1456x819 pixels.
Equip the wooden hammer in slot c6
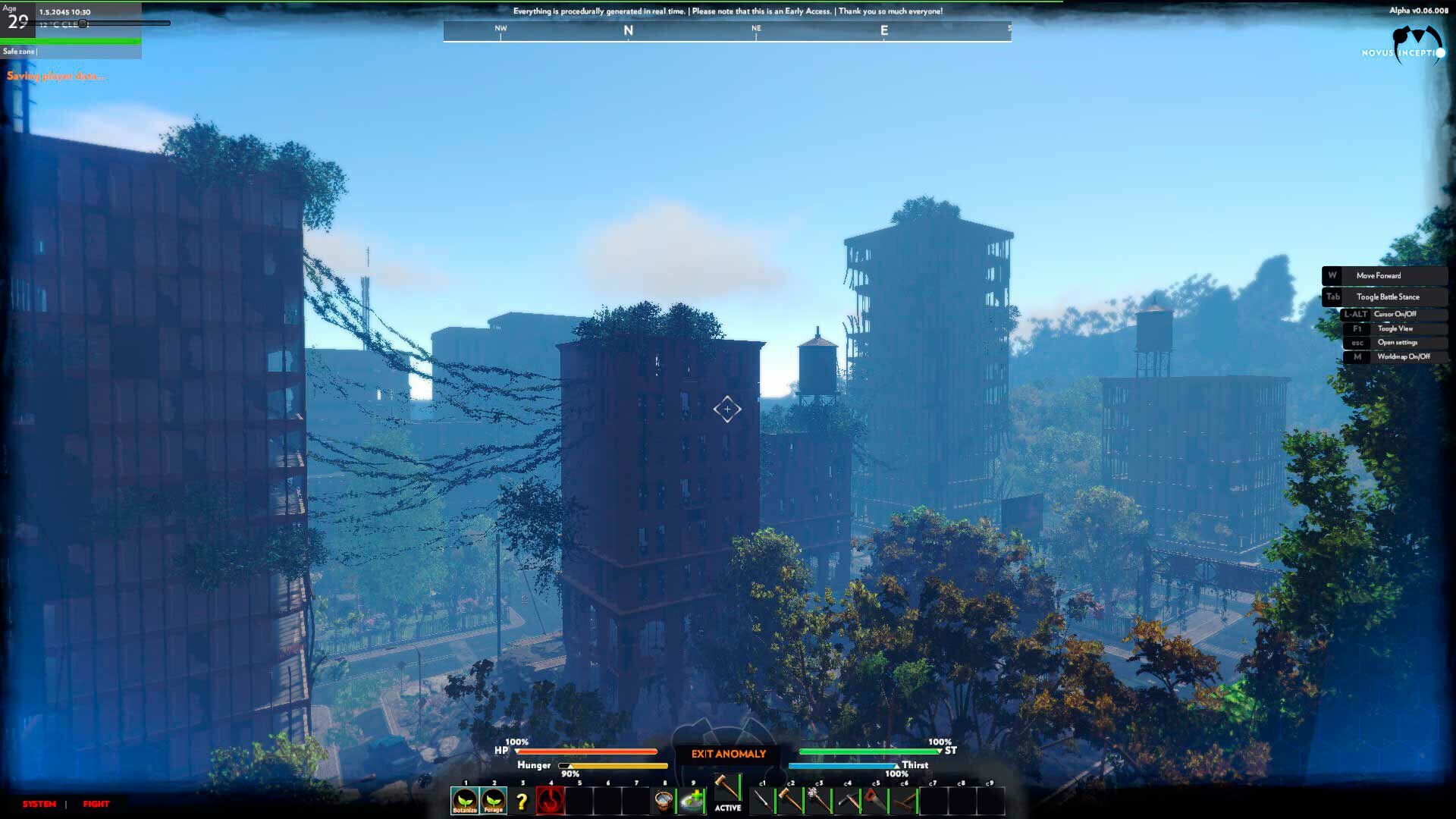click(905, 801)
